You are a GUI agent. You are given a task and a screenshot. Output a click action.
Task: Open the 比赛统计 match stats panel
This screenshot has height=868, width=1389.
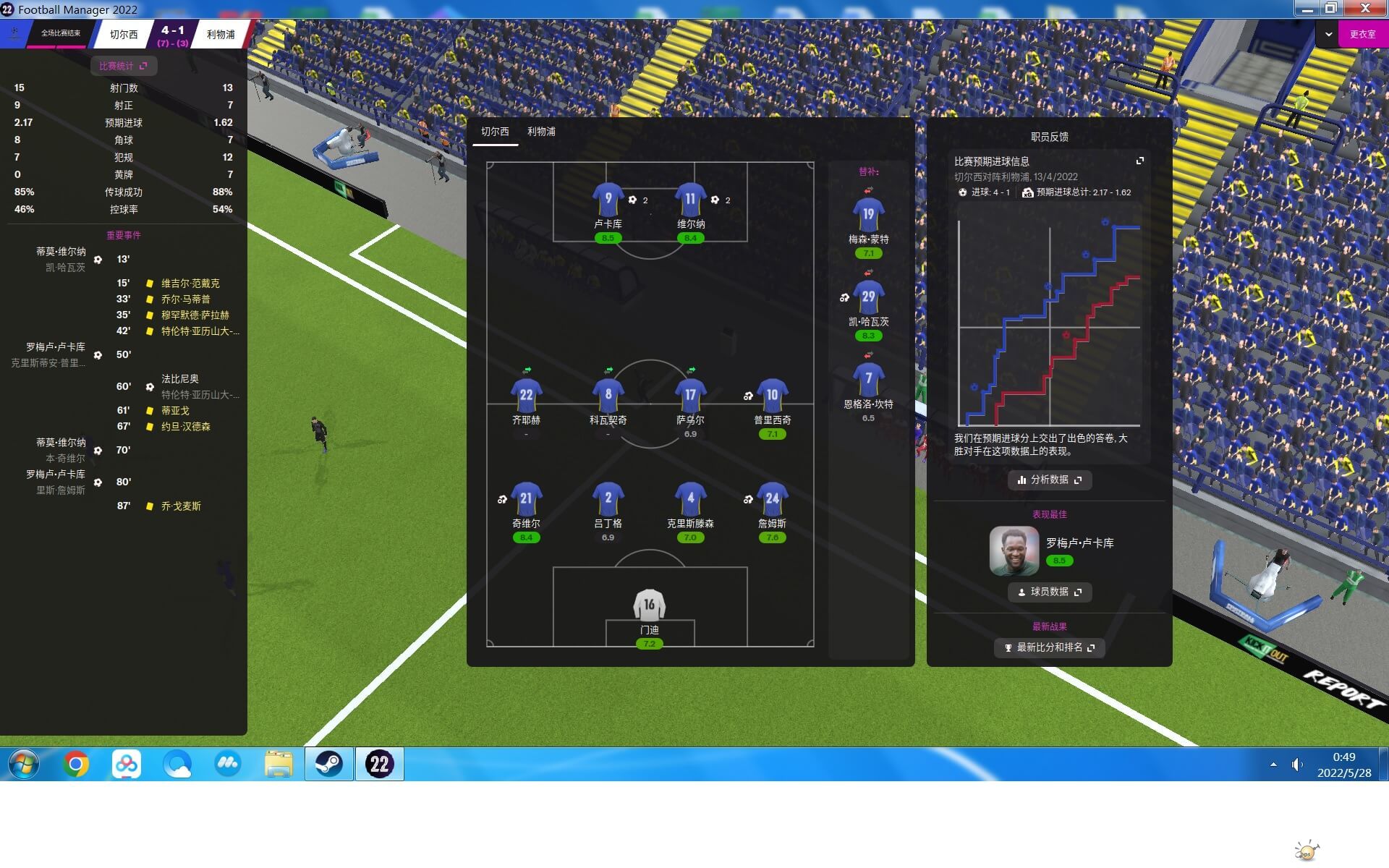123,66
